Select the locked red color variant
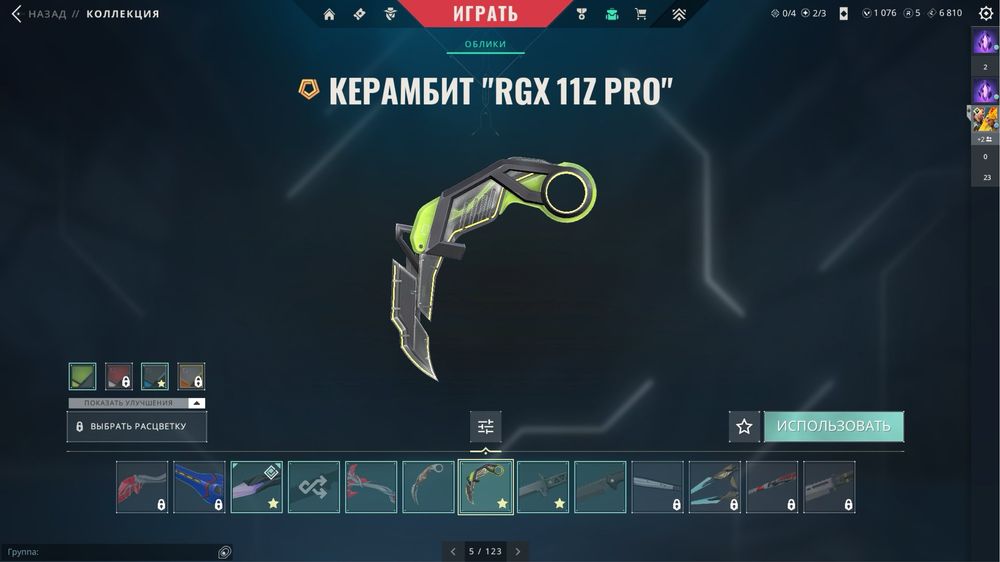This screenshot has height=562, width=1000. coord(119,376)
